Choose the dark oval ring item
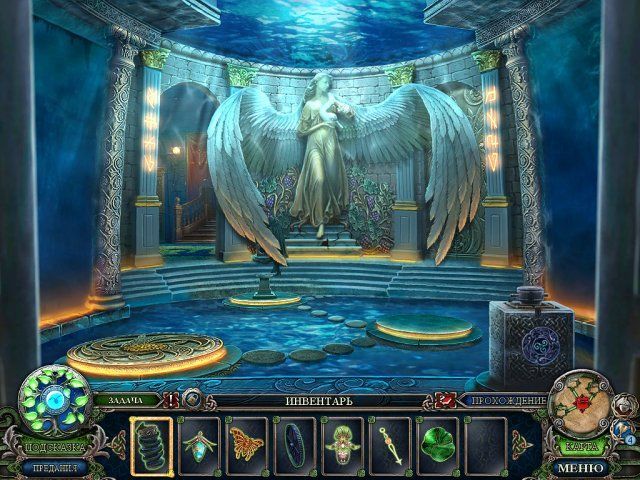 [294, 445]
